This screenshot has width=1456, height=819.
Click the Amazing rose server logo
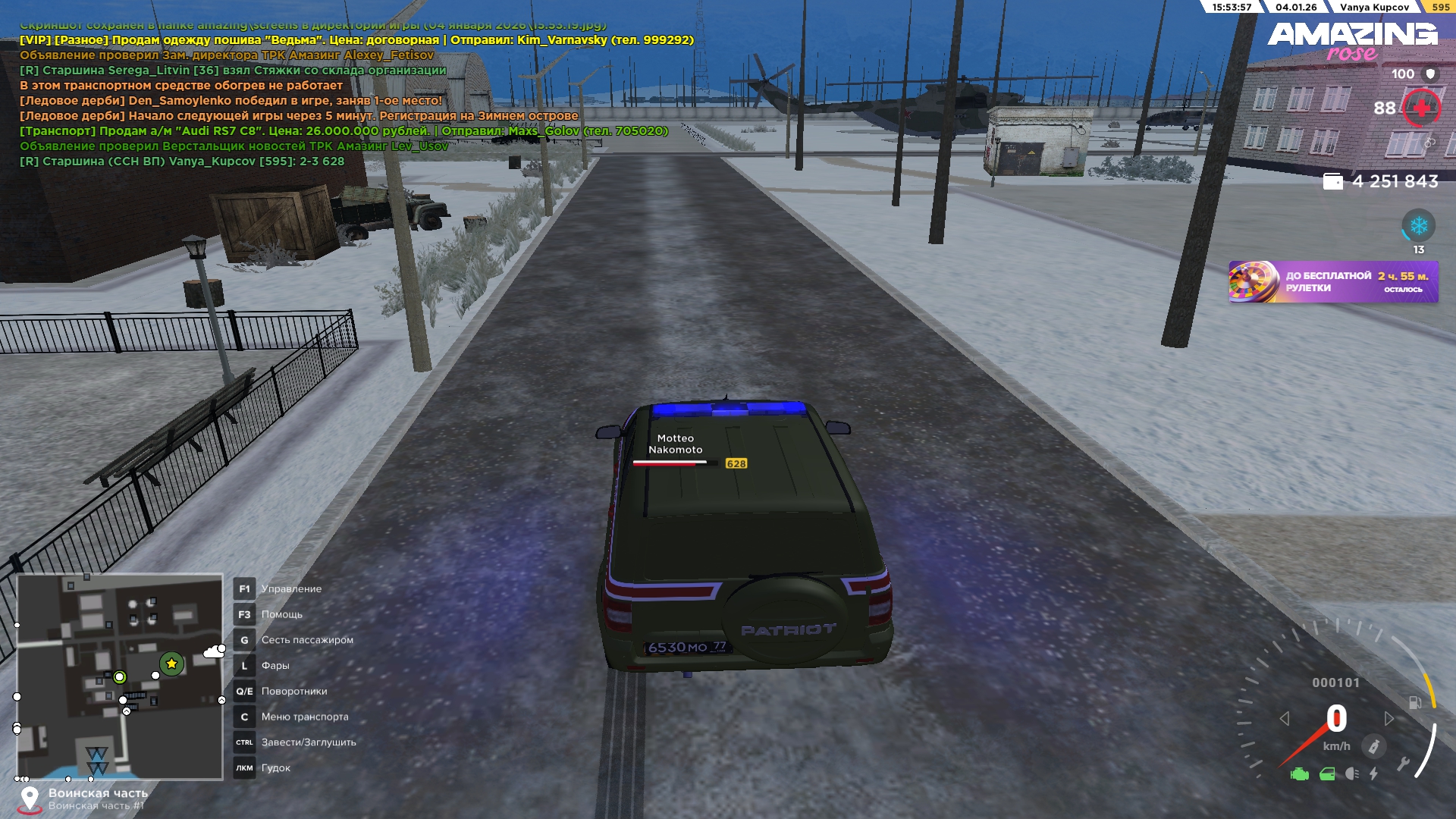[x=1352, y=41]
